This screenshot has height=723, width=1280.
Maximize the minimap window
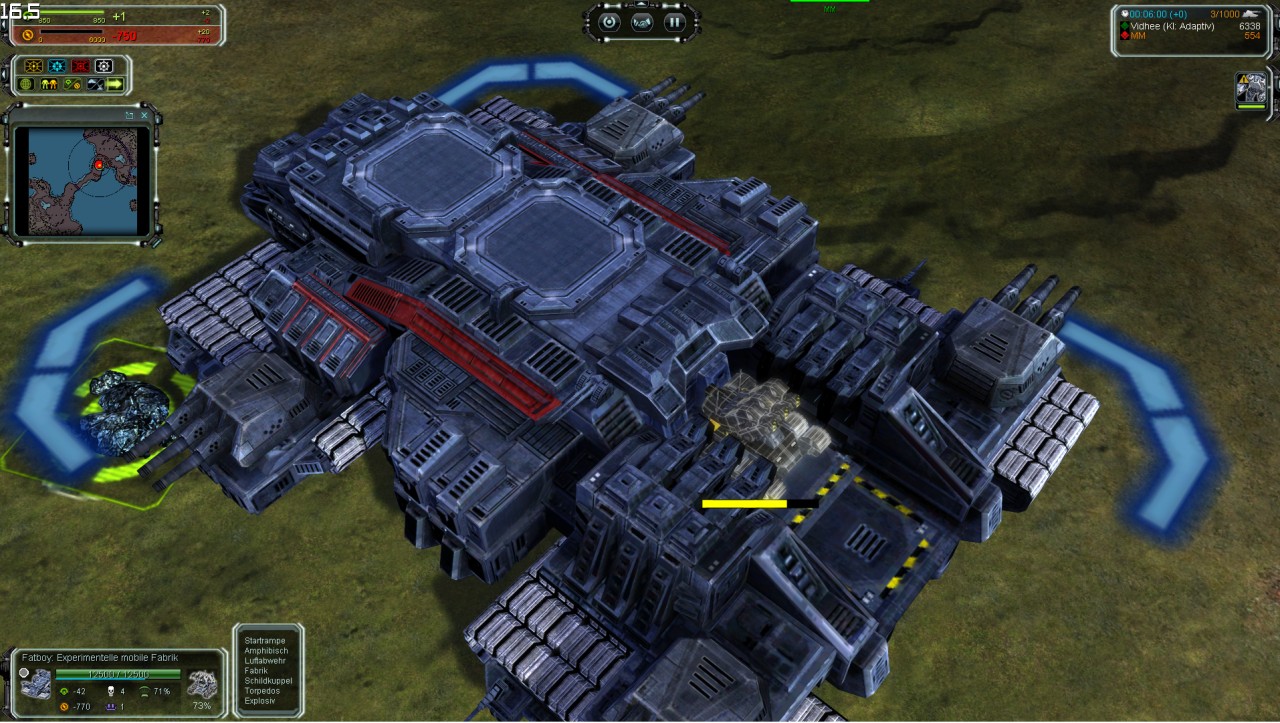130,115
